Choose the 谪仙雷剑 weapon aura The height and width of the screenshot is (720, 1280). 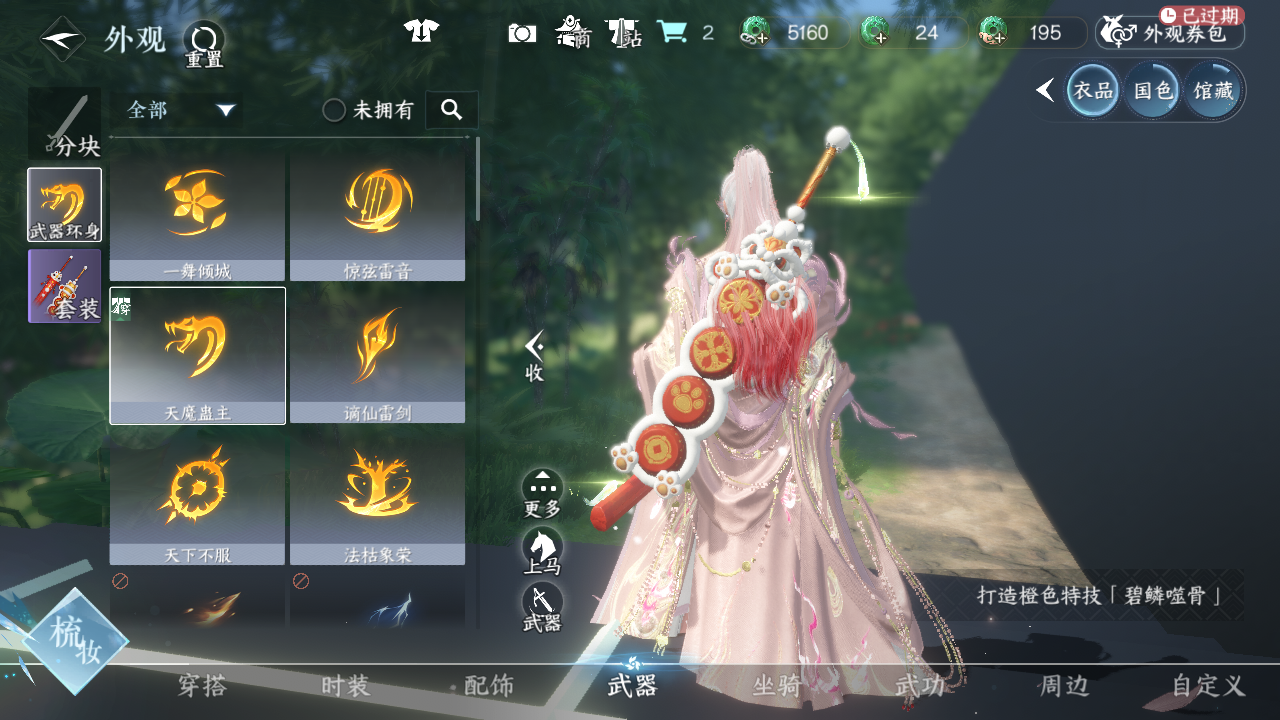[x=377, y=355]
